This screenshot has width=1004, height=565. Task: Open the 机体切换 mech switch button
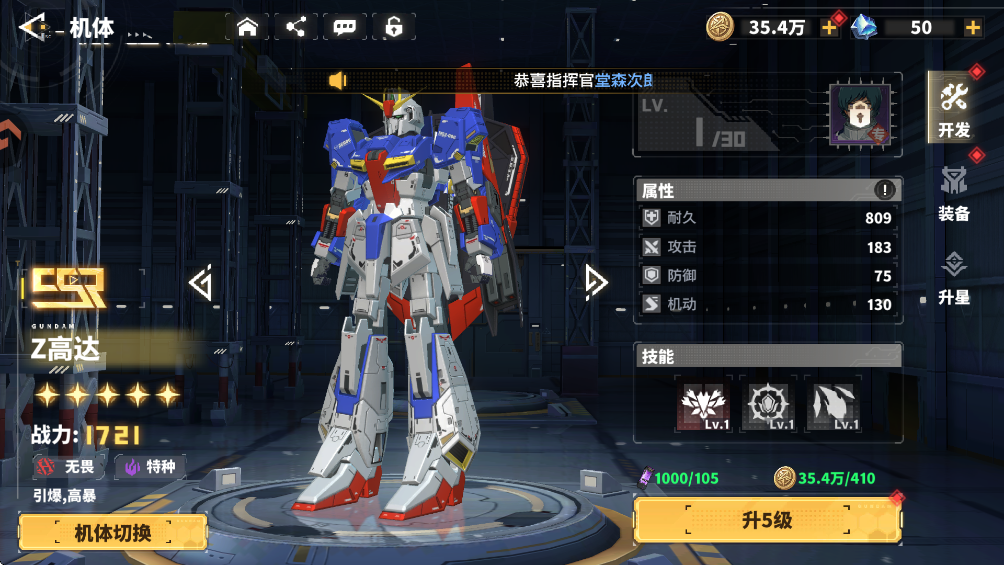coord(113,532)
